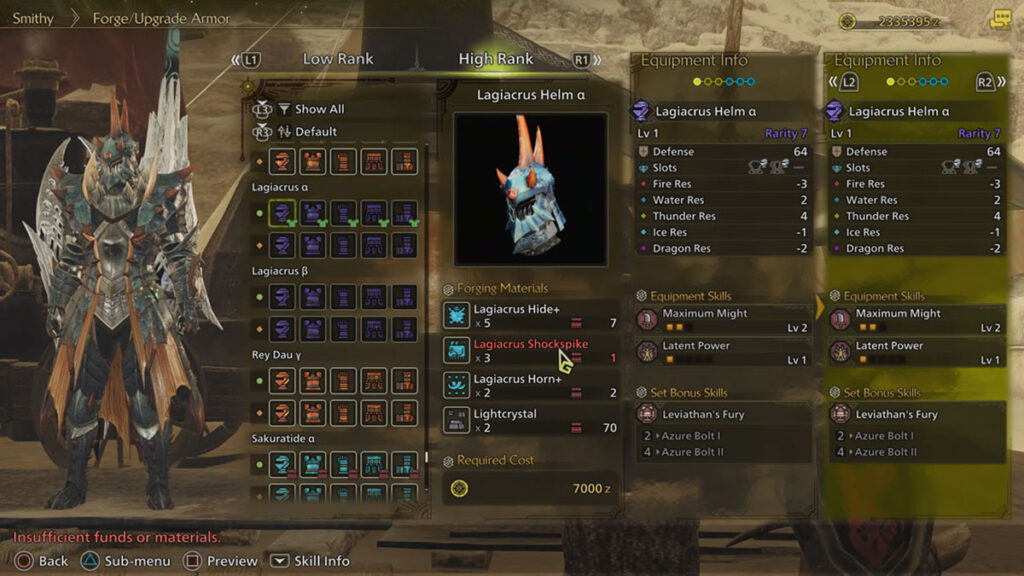Image resolution: width=1024 pixels, height=576 pixels.
Task: Select the Lagiacrus Shockspike material row
Action: pos(530,350)
